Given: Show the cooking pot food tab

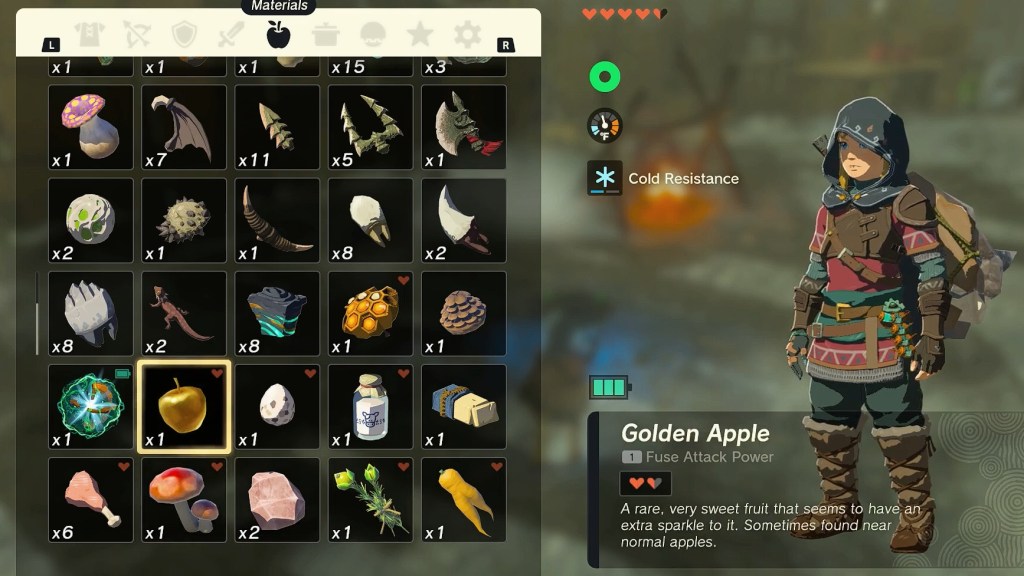Looking at the screenshot, I should 326,35.
